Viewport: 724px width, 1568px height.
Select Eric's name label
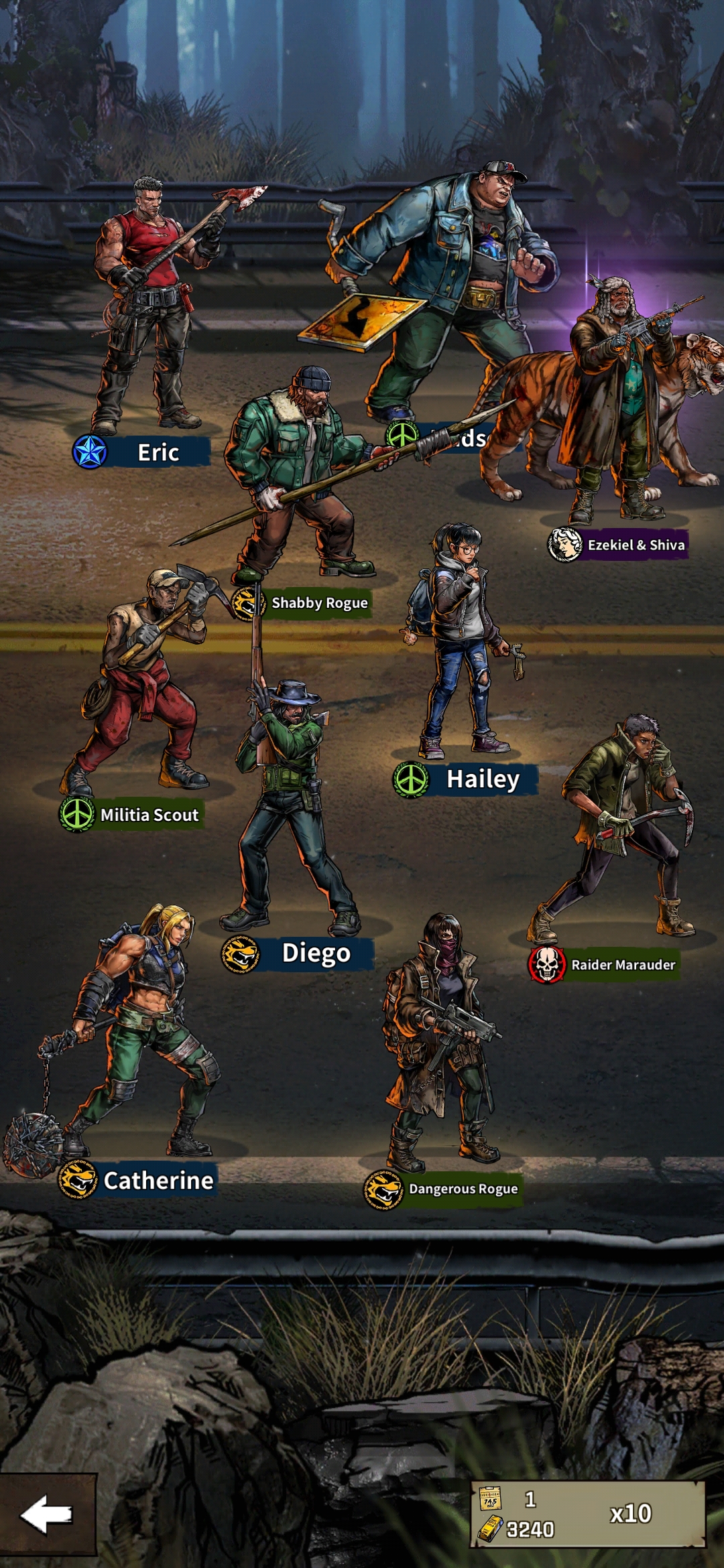[x=158, y=452]
